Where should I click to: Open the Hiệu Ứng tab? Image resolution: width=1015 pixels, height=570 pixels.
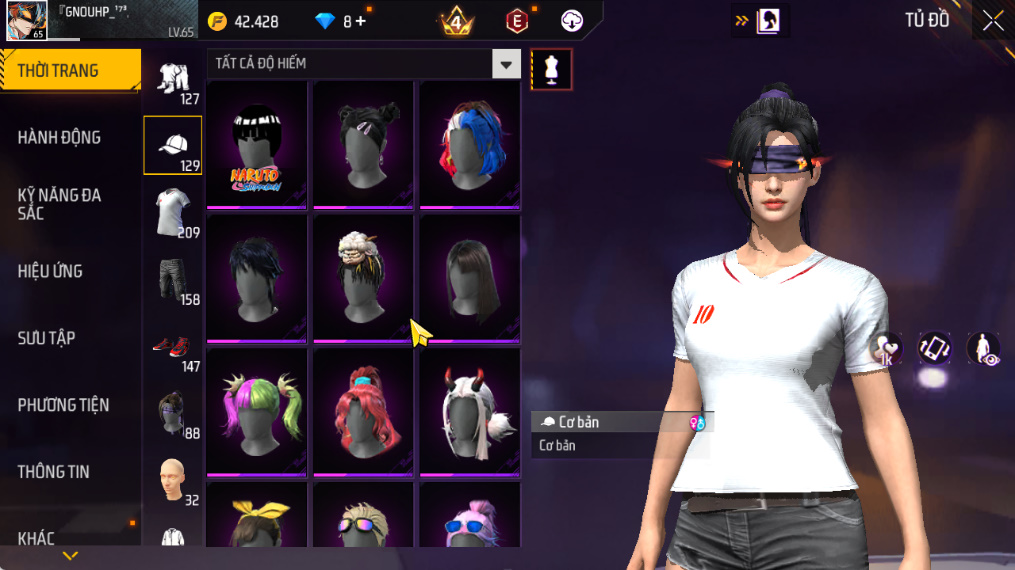click(x=50, y=271)
